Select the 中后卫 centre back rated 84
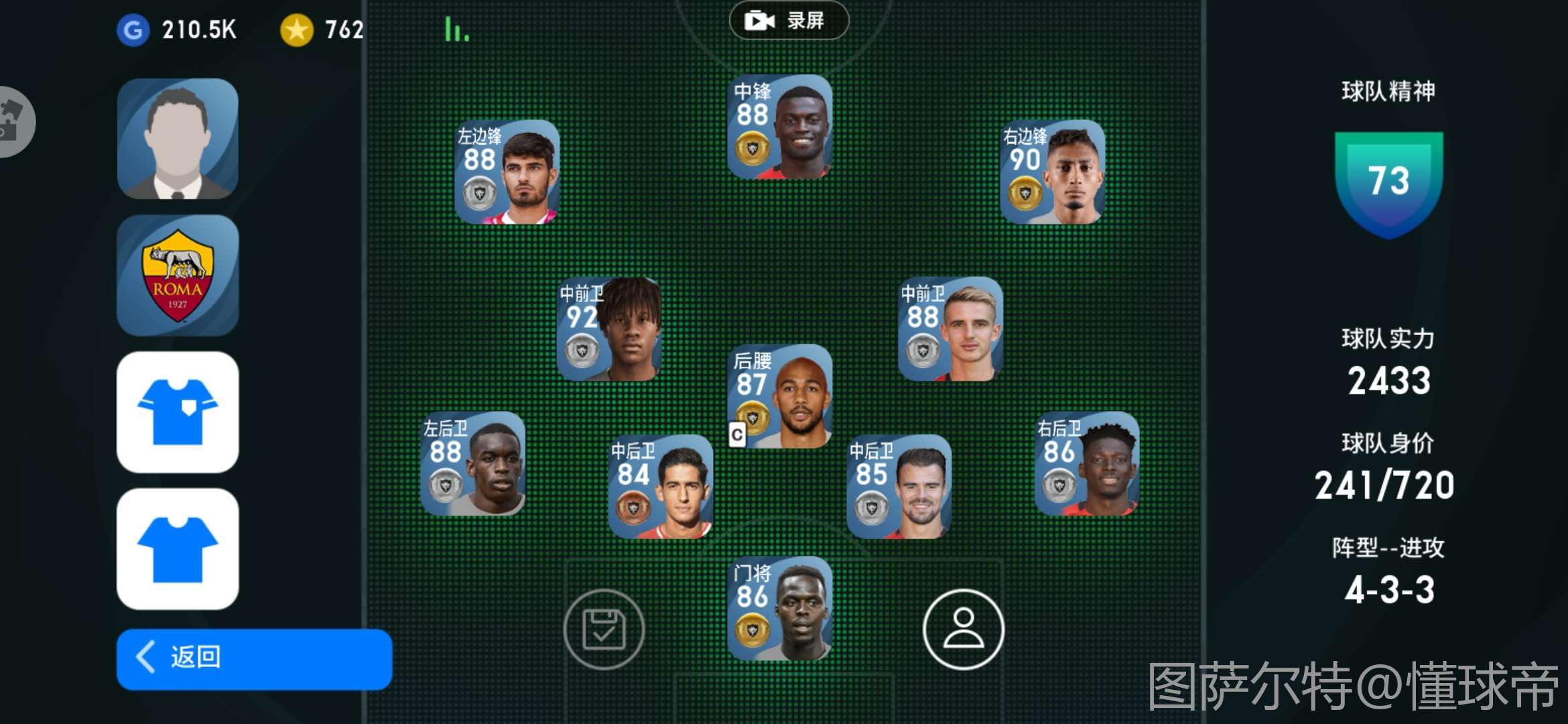Screen dimensions: 1568x724 660,487
